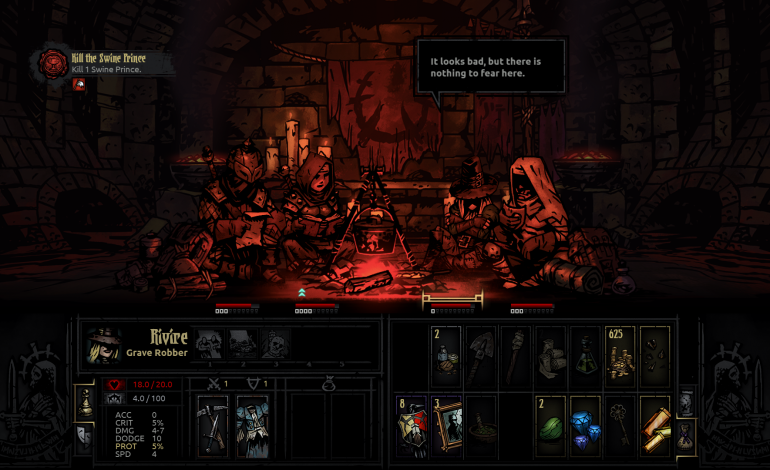Select the gold coins stack of 625

(x=620, y=356)
